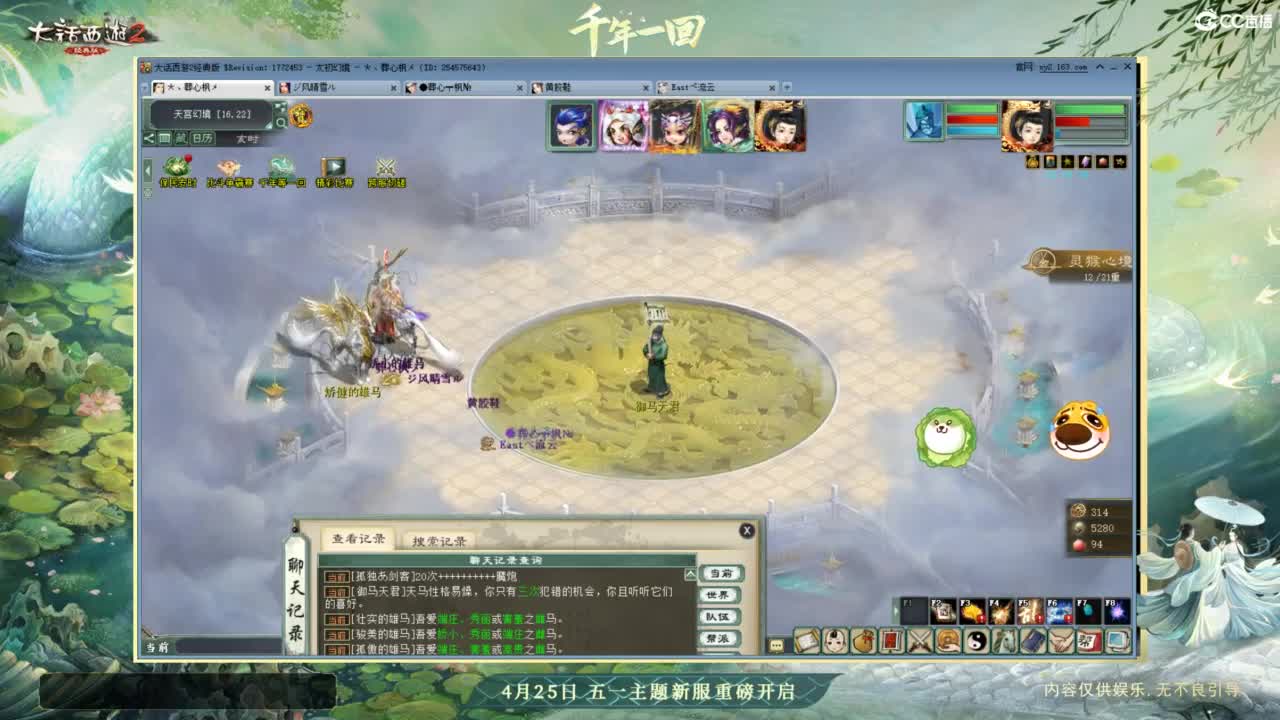The width and height of the screenshot is (1280, 720).
Task: Open the magnifier search next to map coordinates
Action: click(281, 122)
